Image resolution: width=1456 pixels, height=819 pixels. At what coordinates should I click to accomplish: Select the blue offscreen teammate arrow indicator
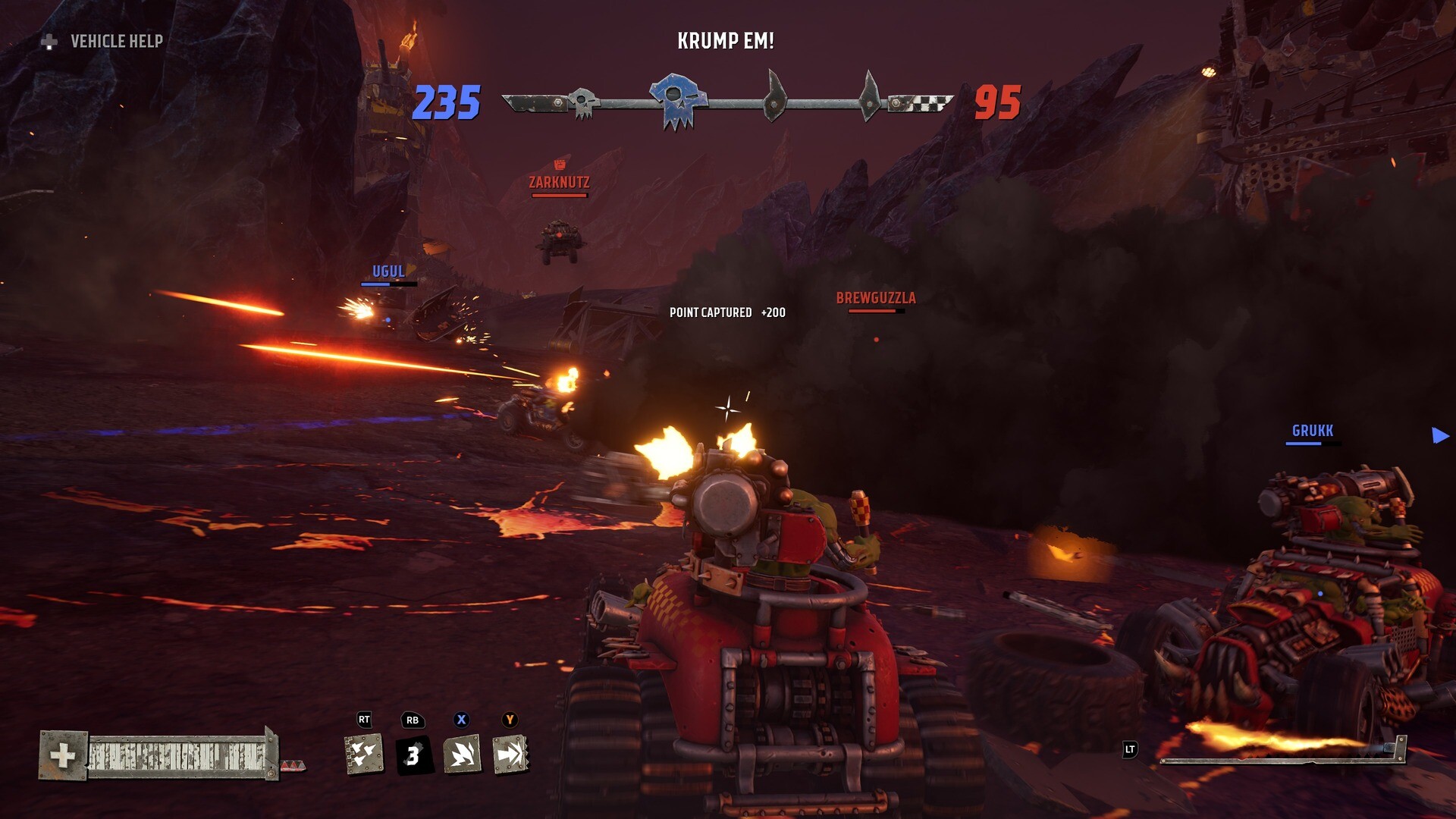point(1440,435)
